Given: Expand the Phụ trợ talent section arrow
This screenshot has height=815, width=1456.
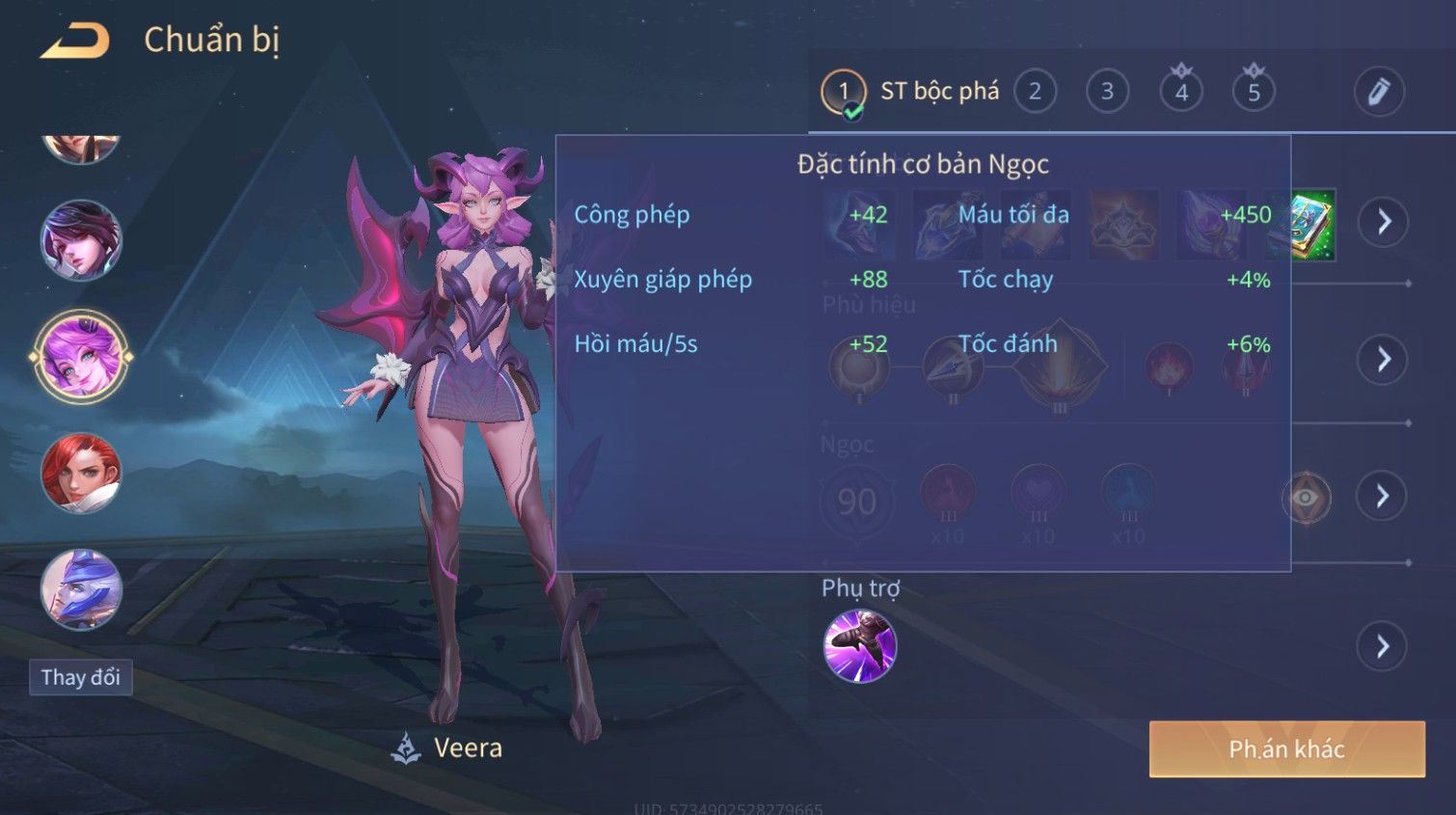Looking at the screenshot, I should [x=1382, y=646].
